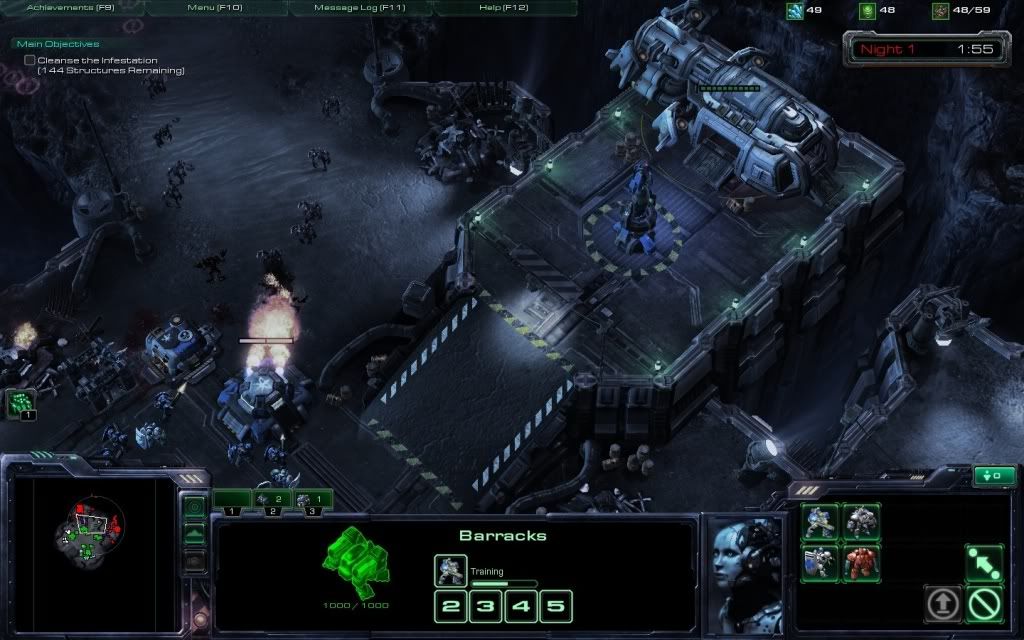Select control group 2 tab

click(272, 499)
